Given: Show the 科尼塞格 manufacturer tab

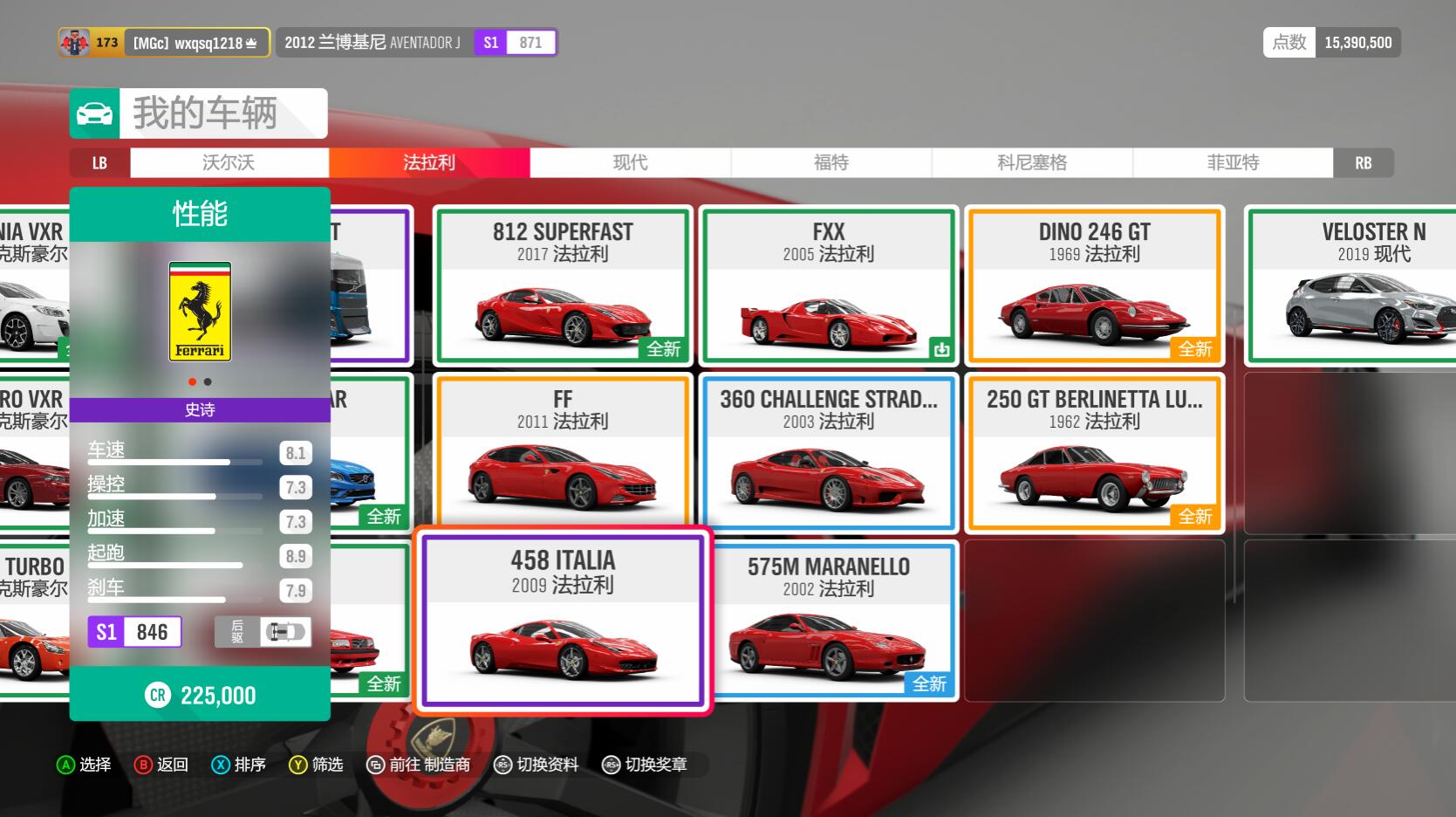Looking at the screenshot, I should tap(1032, 162).
